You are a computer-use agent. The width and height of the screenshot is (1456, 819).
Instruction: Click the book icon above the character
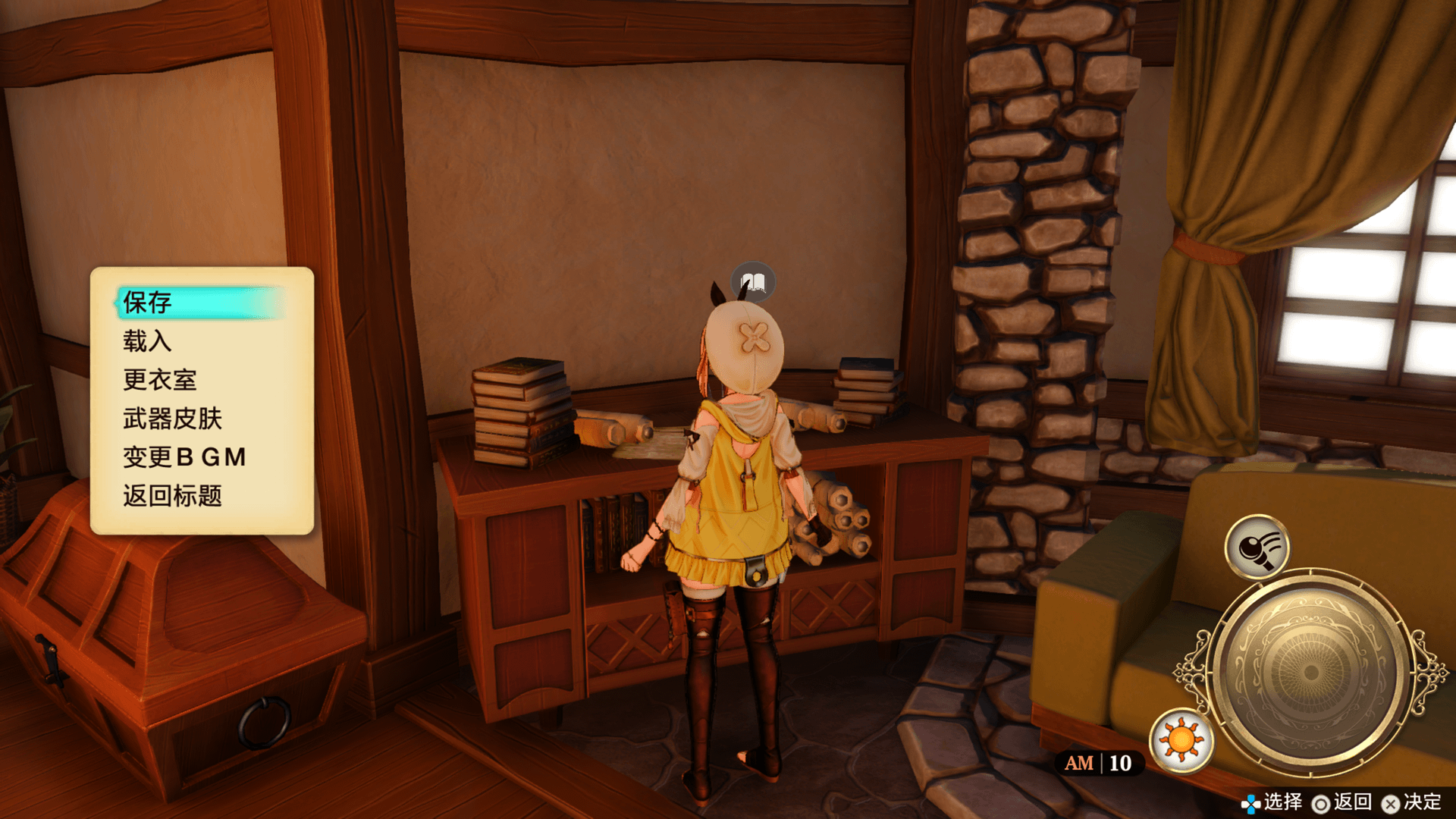(753, 283)
